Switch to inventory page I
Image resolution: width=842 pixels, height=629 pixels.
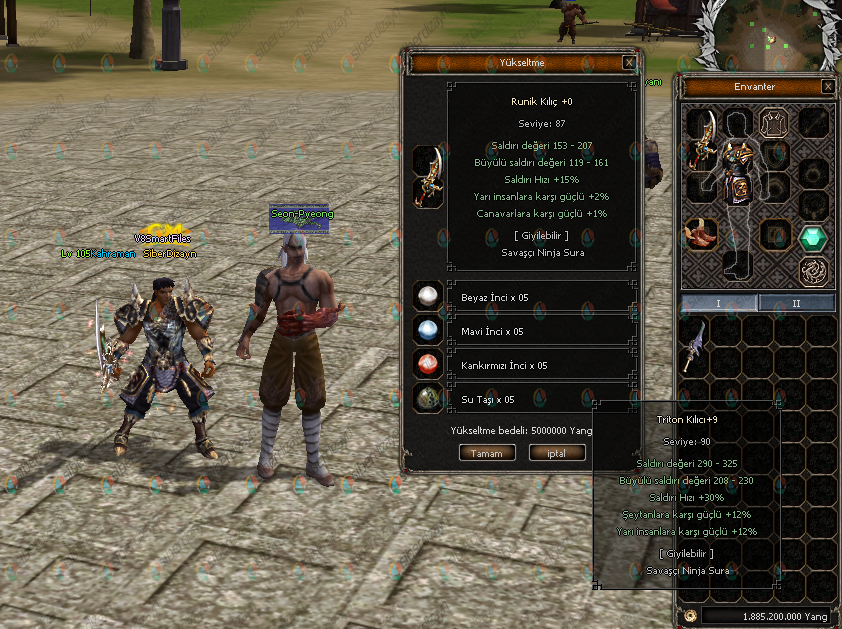[x=718, y=303]
